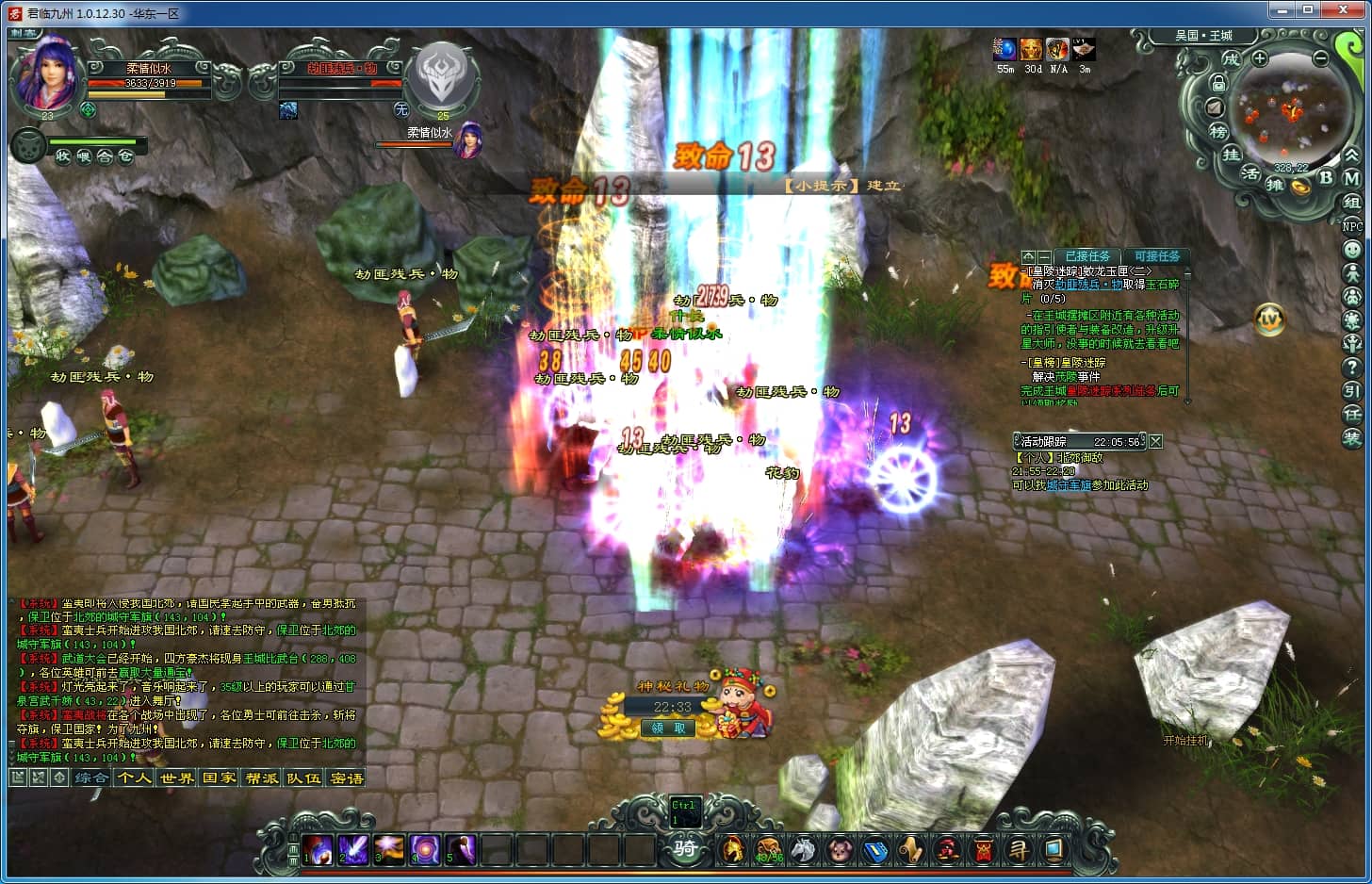Use the first hotbar skill

pyautogui.click(x=318, y=850)
